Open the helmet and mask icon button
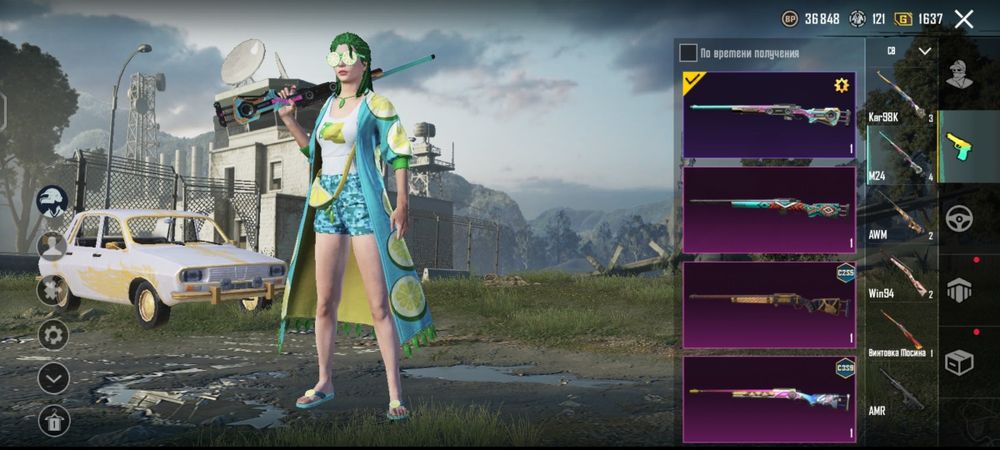1000x450 pixels. coord(53,201)
